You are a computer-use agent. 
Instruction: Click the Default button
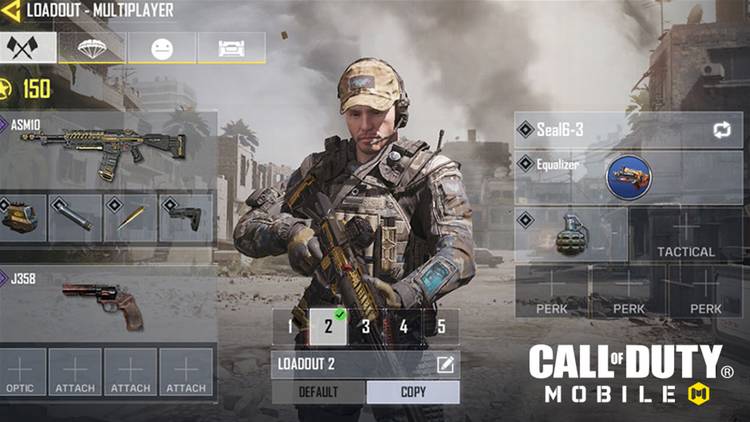click(x=319, y=392)
